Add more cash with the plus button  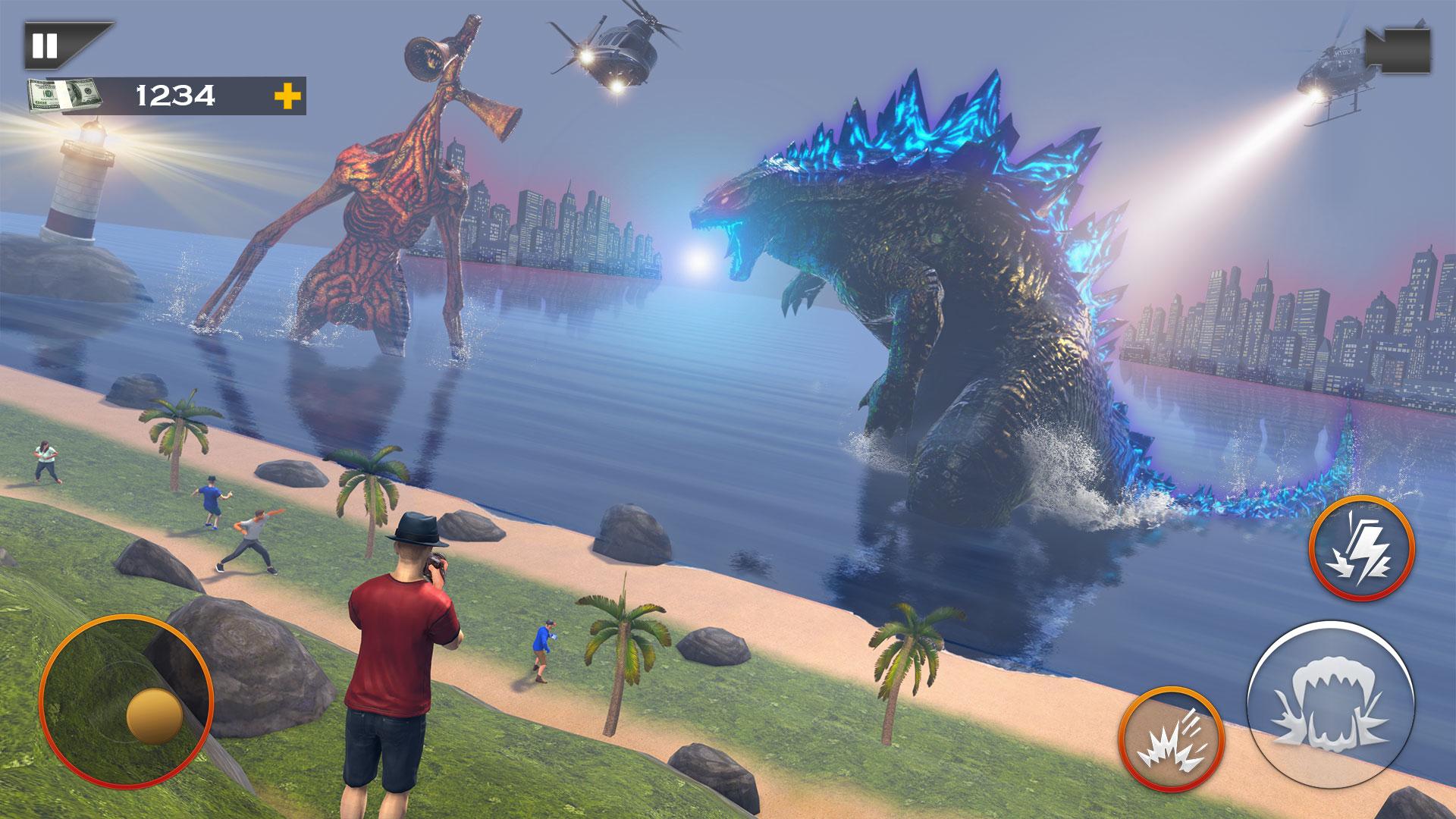coord(287,96)
